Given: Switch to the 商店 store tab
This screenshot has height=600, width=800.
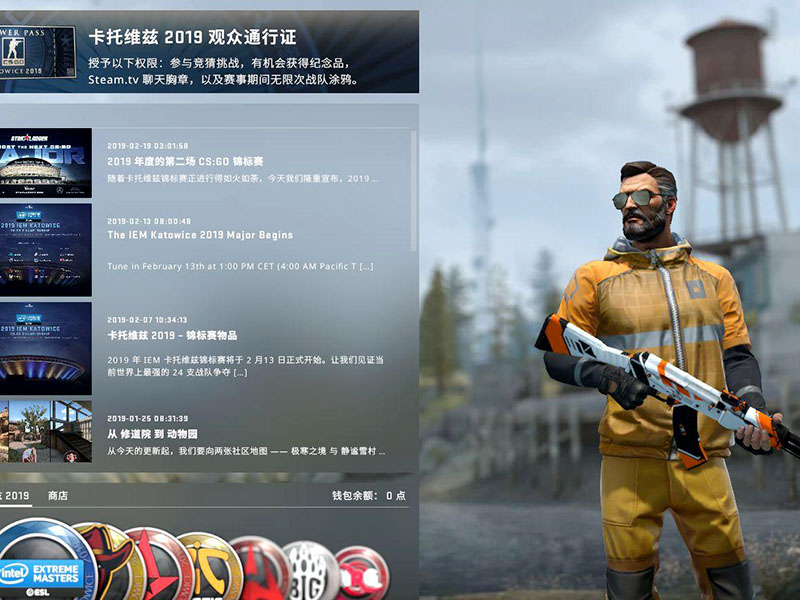Looking at the screenshot, I should 58,496.
